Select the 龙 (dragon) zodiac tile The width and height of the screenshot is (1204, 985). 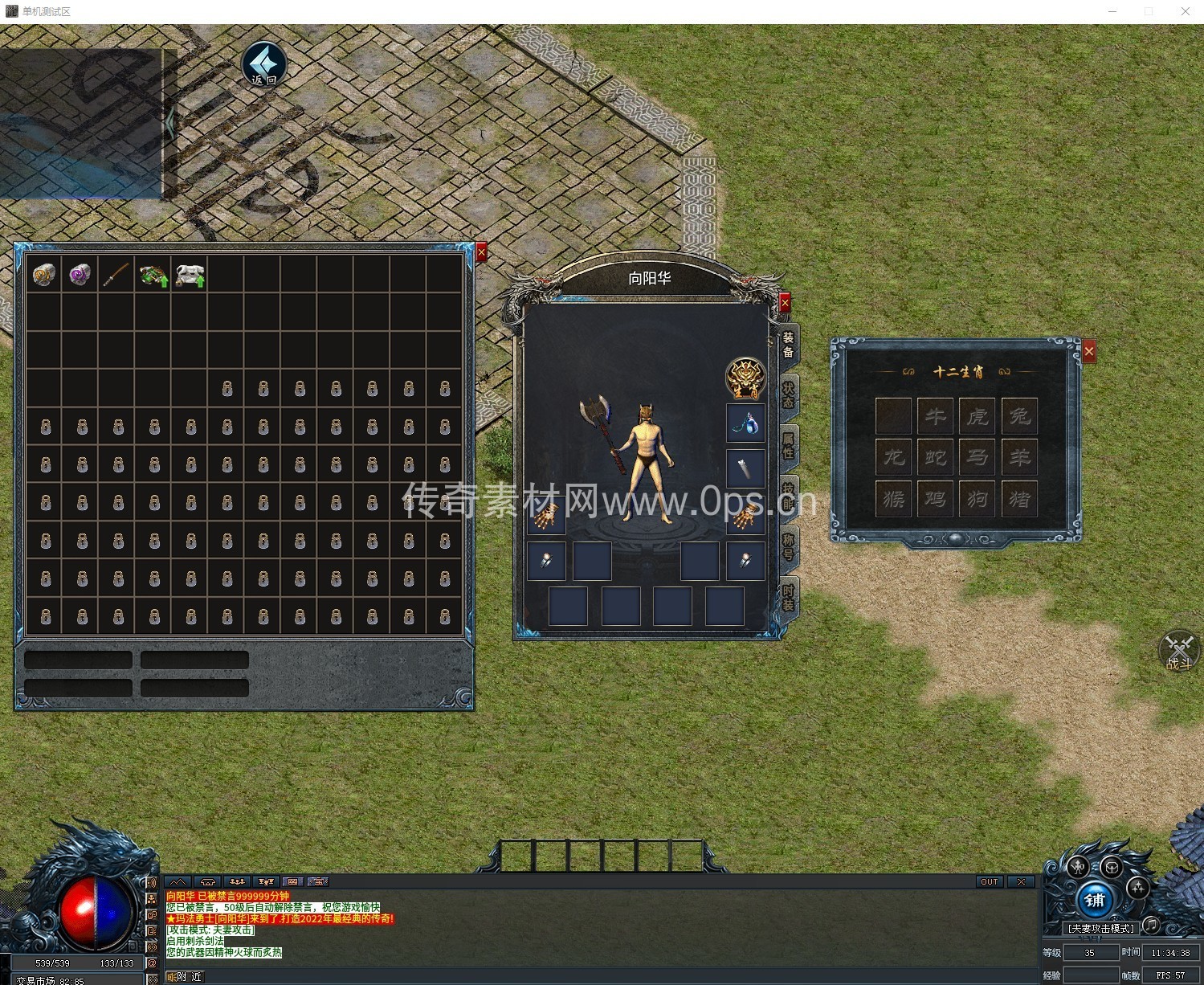coord(893,458)
